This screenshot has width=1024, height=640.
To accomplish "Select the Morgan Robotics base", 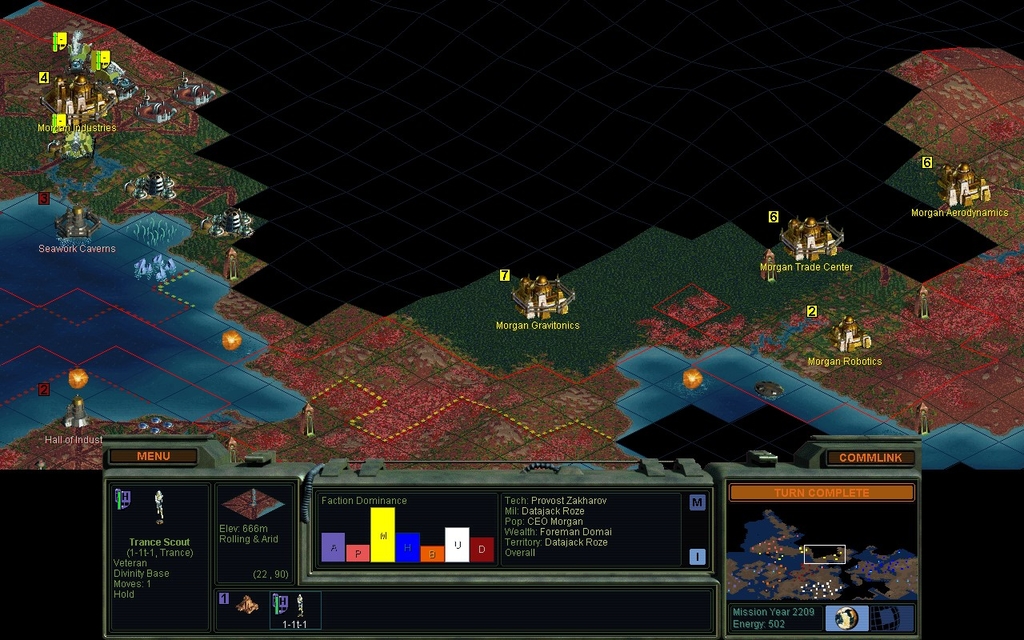I will coord(846,335).
